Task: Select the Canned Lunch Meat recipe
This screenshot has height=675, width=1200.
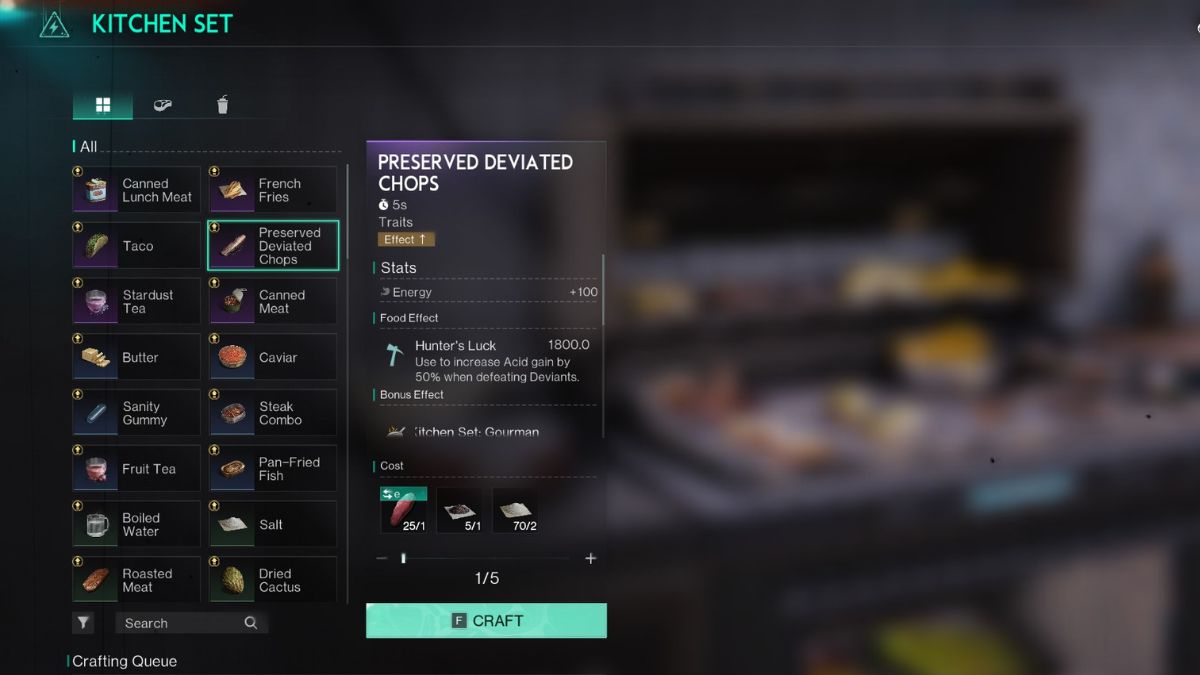Action: (137, 190)
